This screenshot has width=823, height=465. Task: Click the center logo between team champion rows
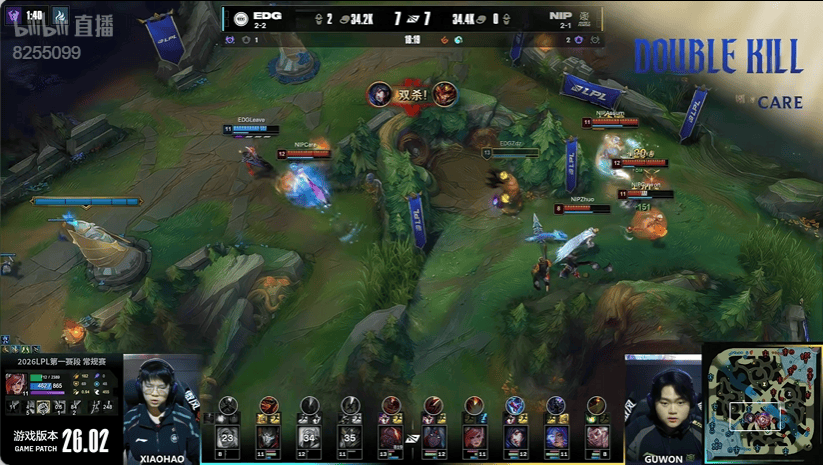pyautogui.click(x=411, y=437)
